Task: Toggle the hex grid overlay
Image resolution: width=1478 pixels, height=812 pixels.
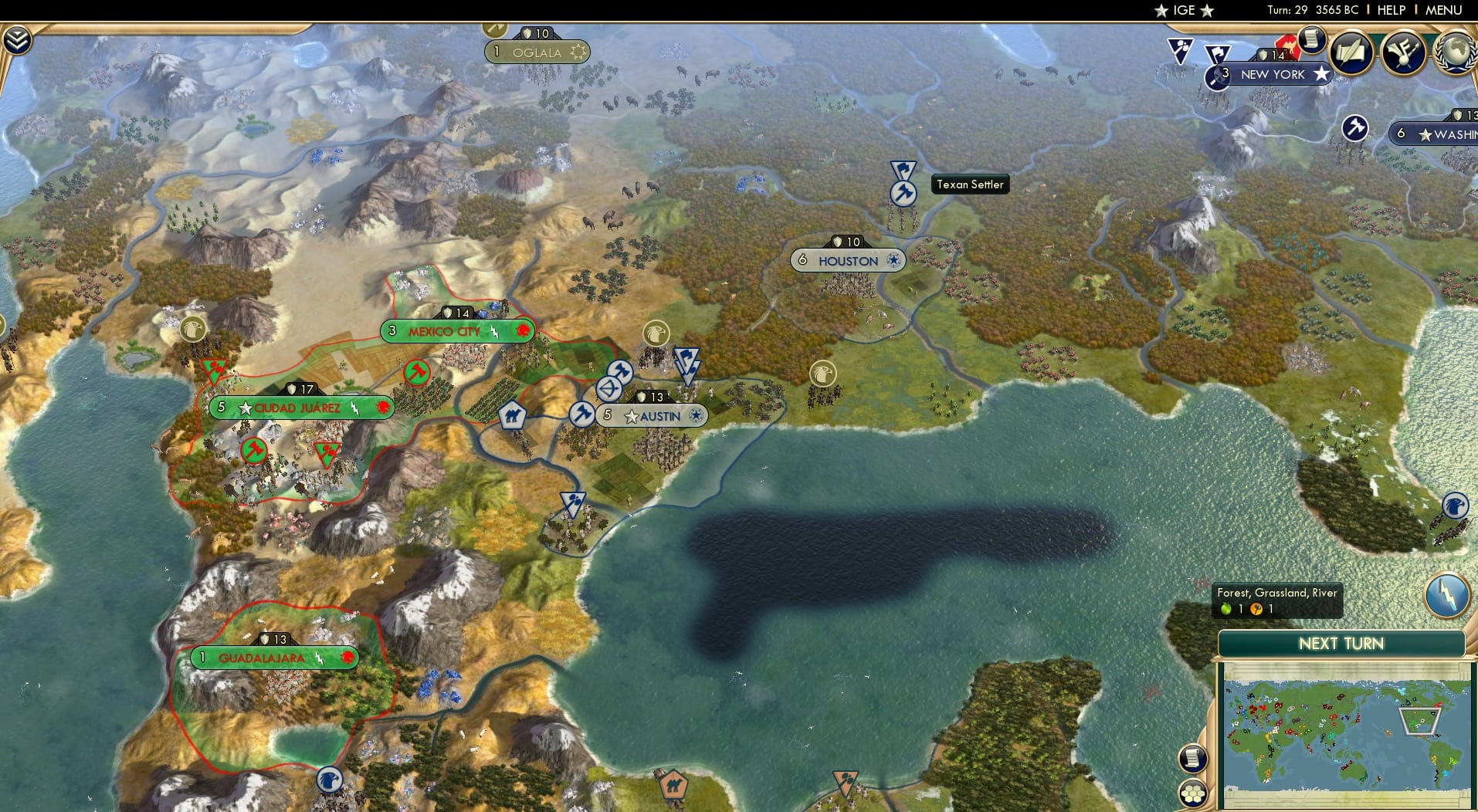Action: coord(1192,792)
